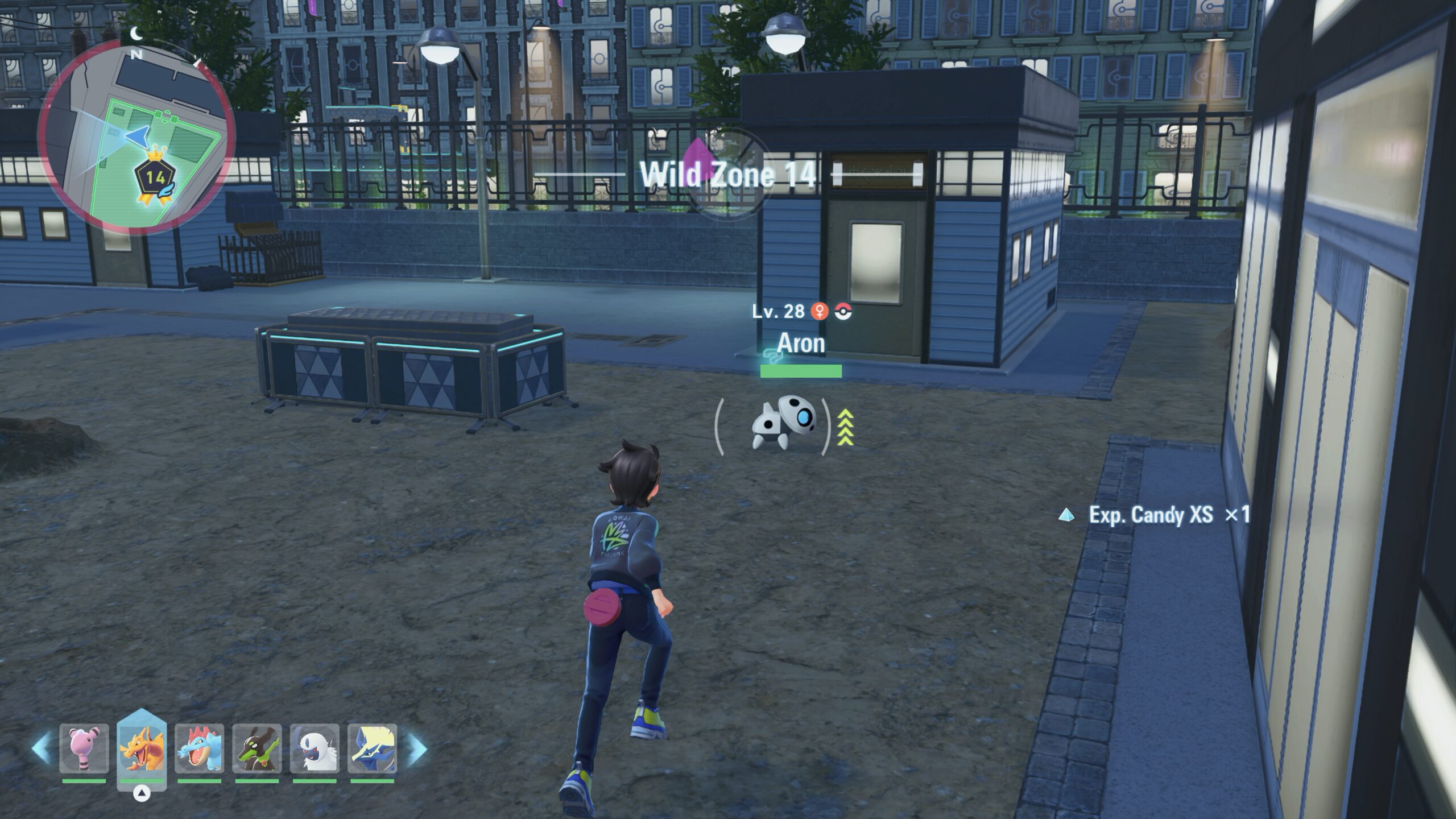The height and width of the screenshot is (819, 1456).
Task: Select Flaaffy in the party bar
Action: click(x=84, y=748)
